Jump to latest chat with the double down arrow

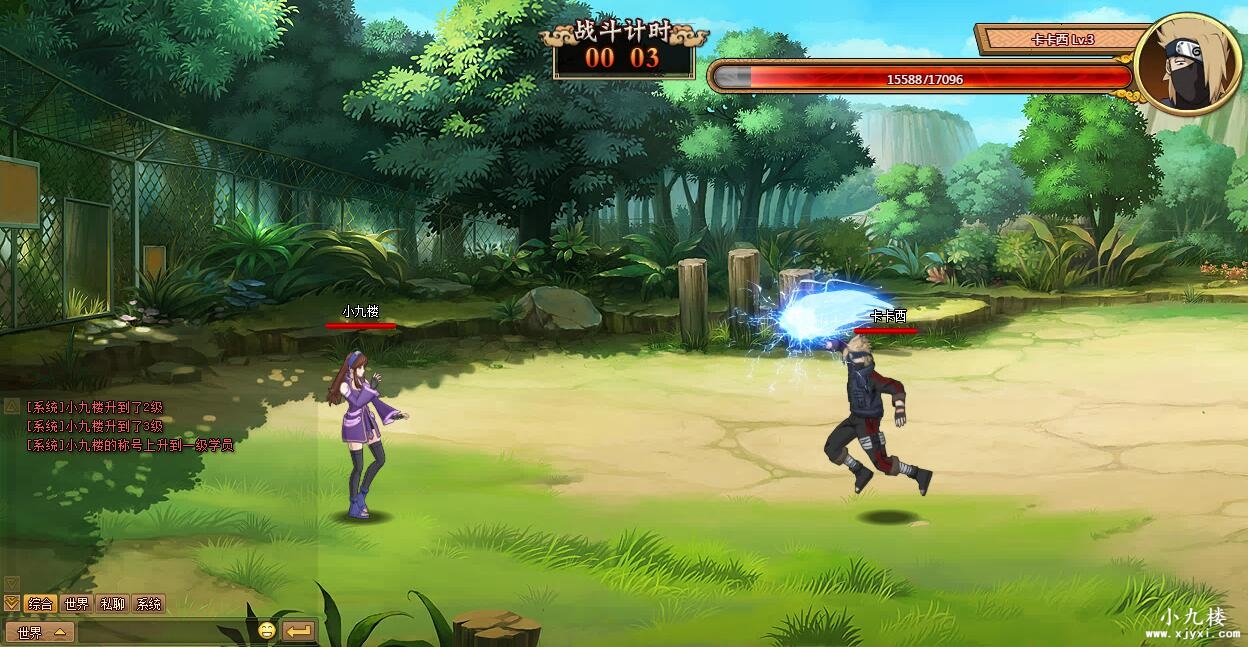11,603
